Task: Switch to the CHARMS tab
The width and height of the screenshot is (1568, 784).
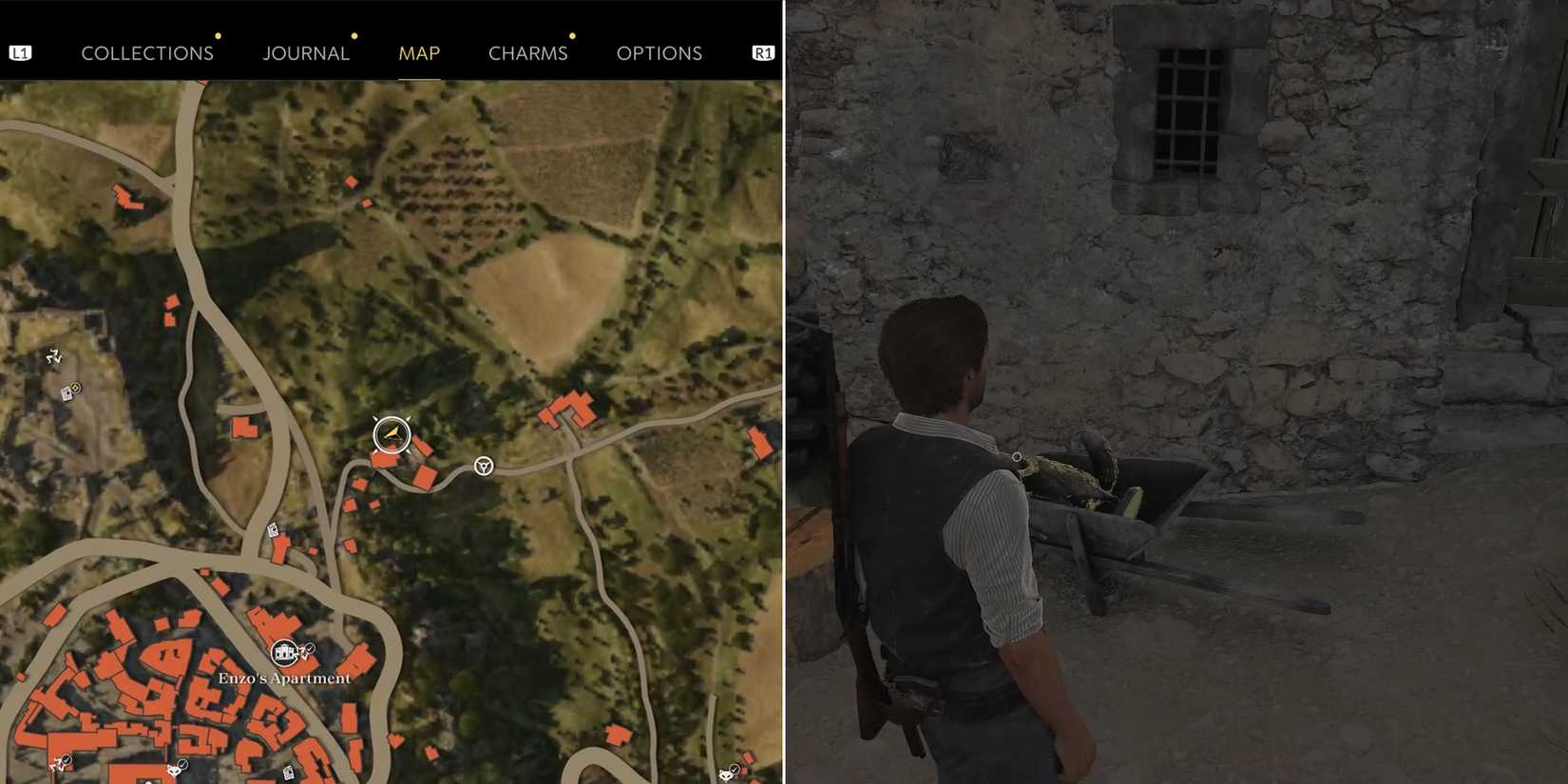Action: click(528, 53)
